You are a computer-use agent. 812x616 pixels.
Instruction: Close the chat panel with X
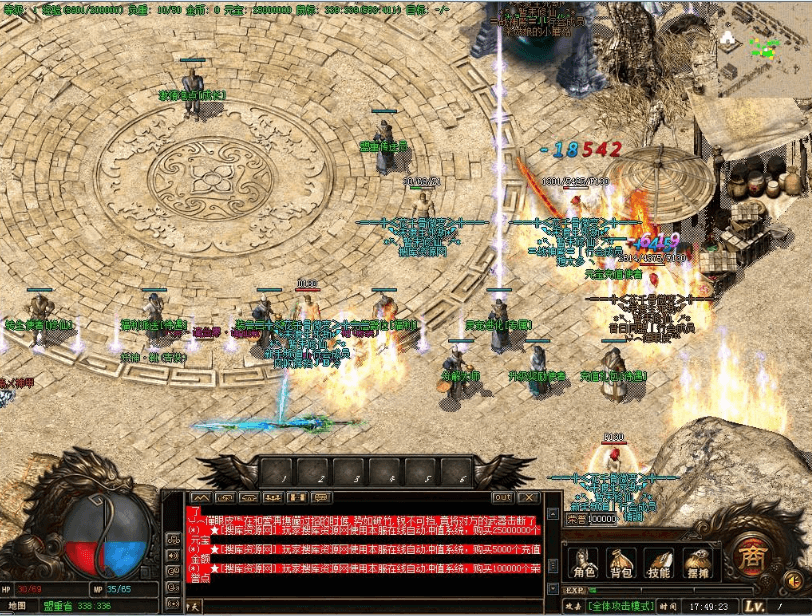[x=526, y=497]
